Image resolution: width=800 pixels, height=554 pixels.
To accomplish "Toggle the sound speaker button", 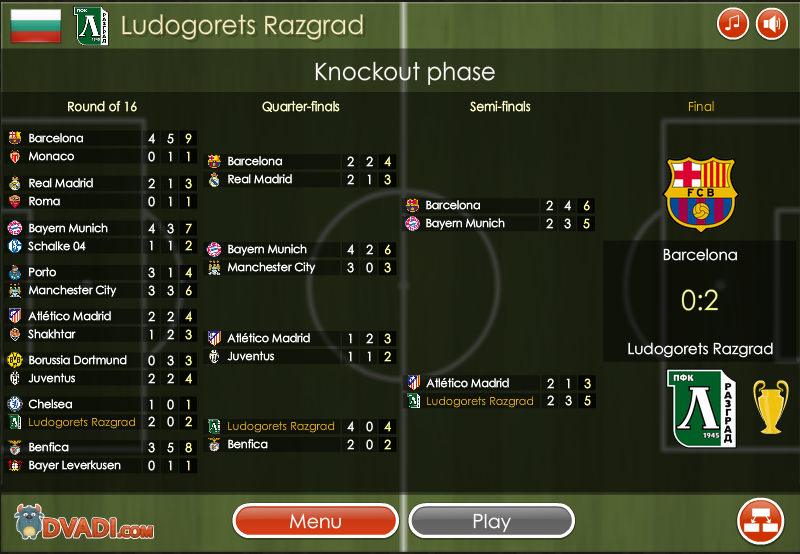I will [771, 23].
